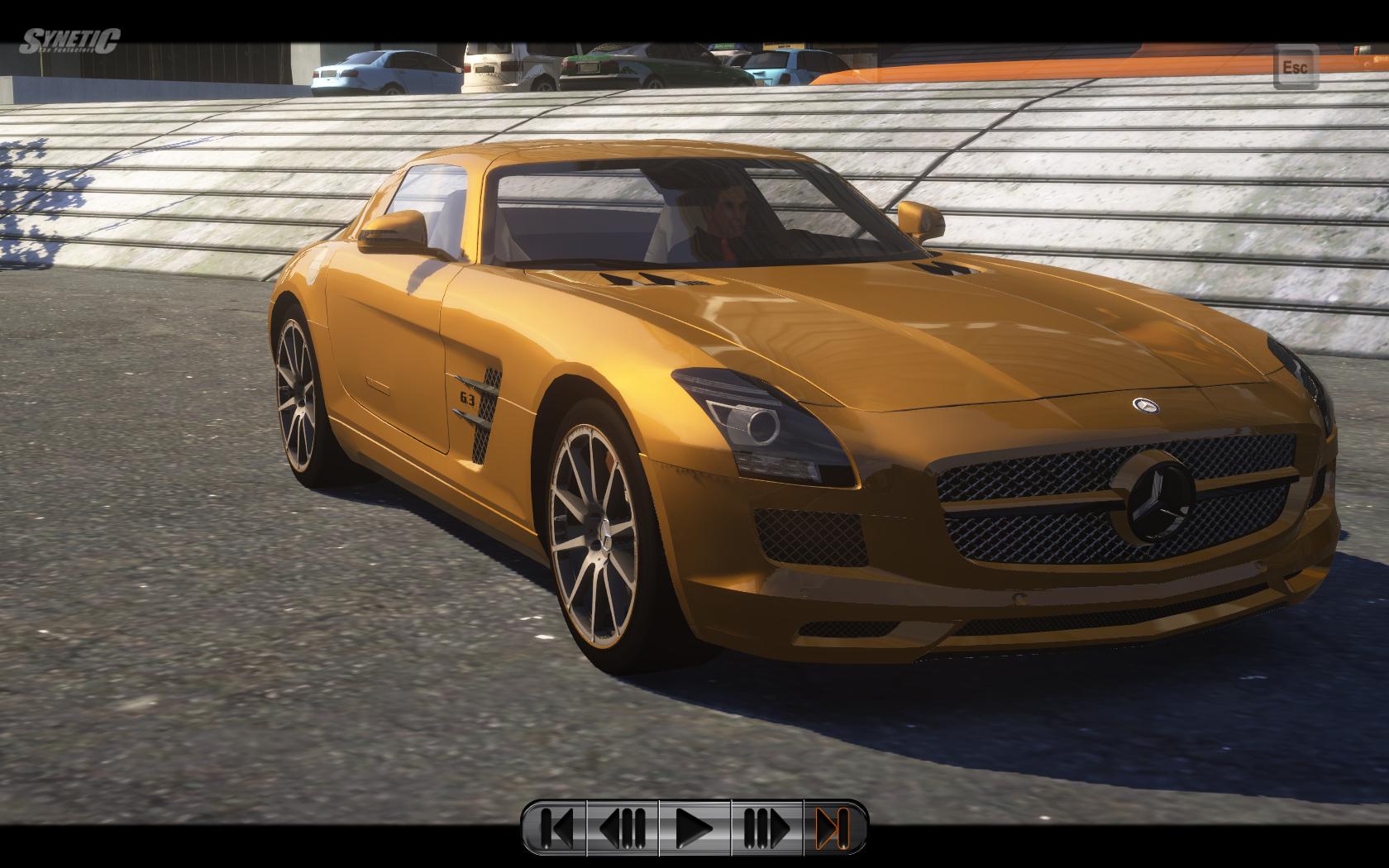
Task: Fast-forward the replay
Action: [x=766, y=827]
